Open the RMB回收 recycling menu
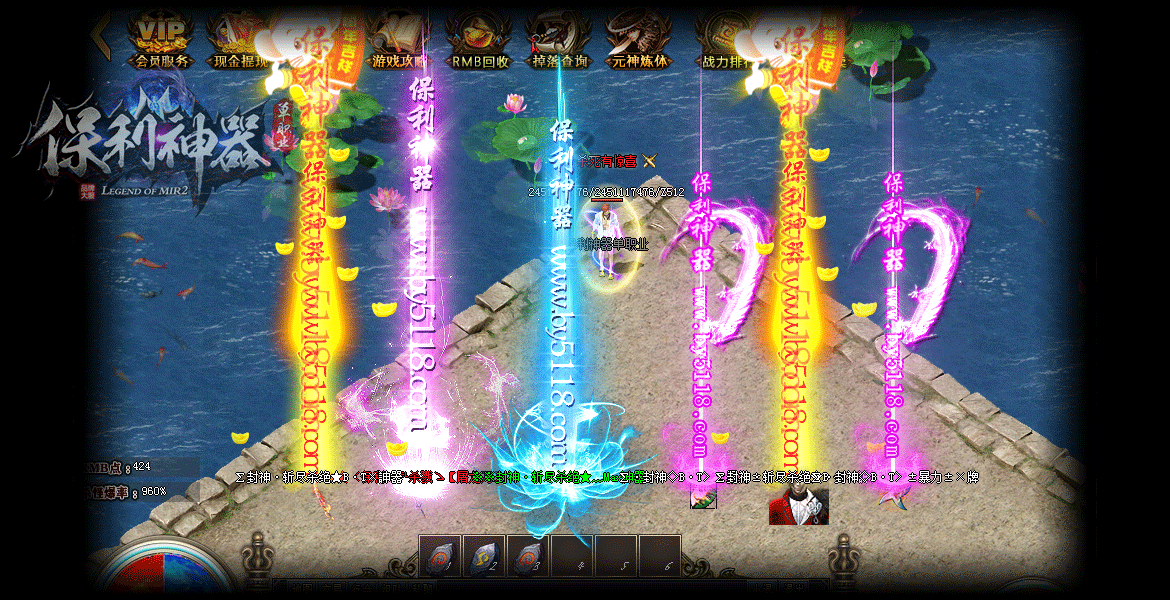 coord(480,40)
